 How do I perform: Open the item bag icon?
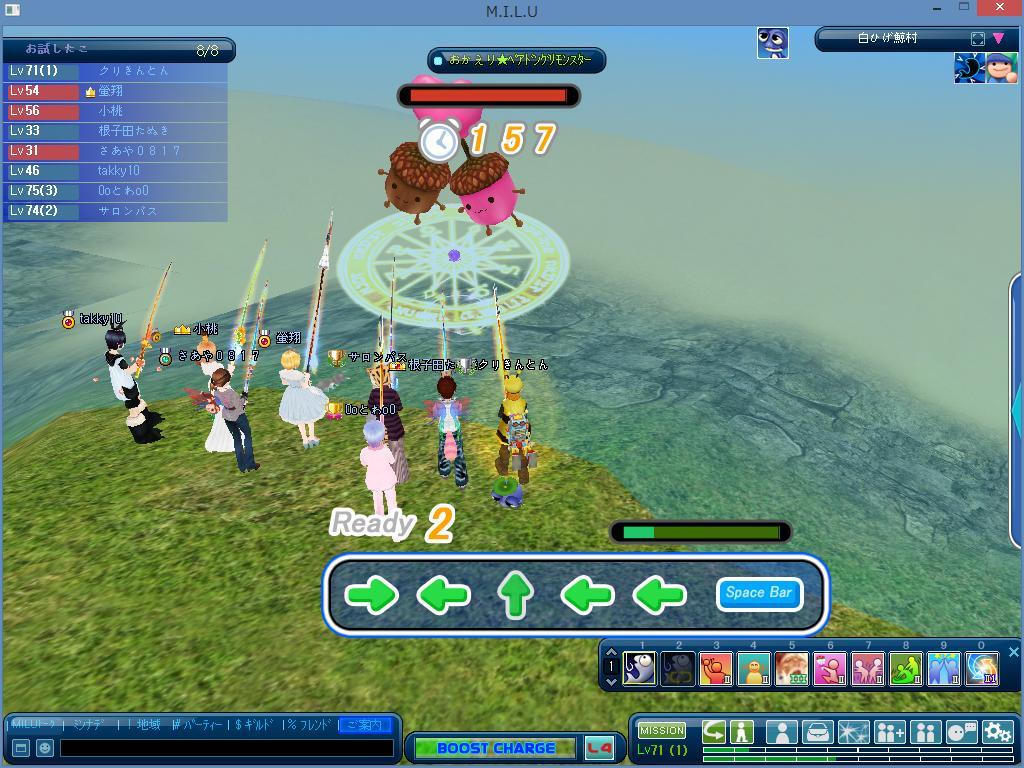817,732
